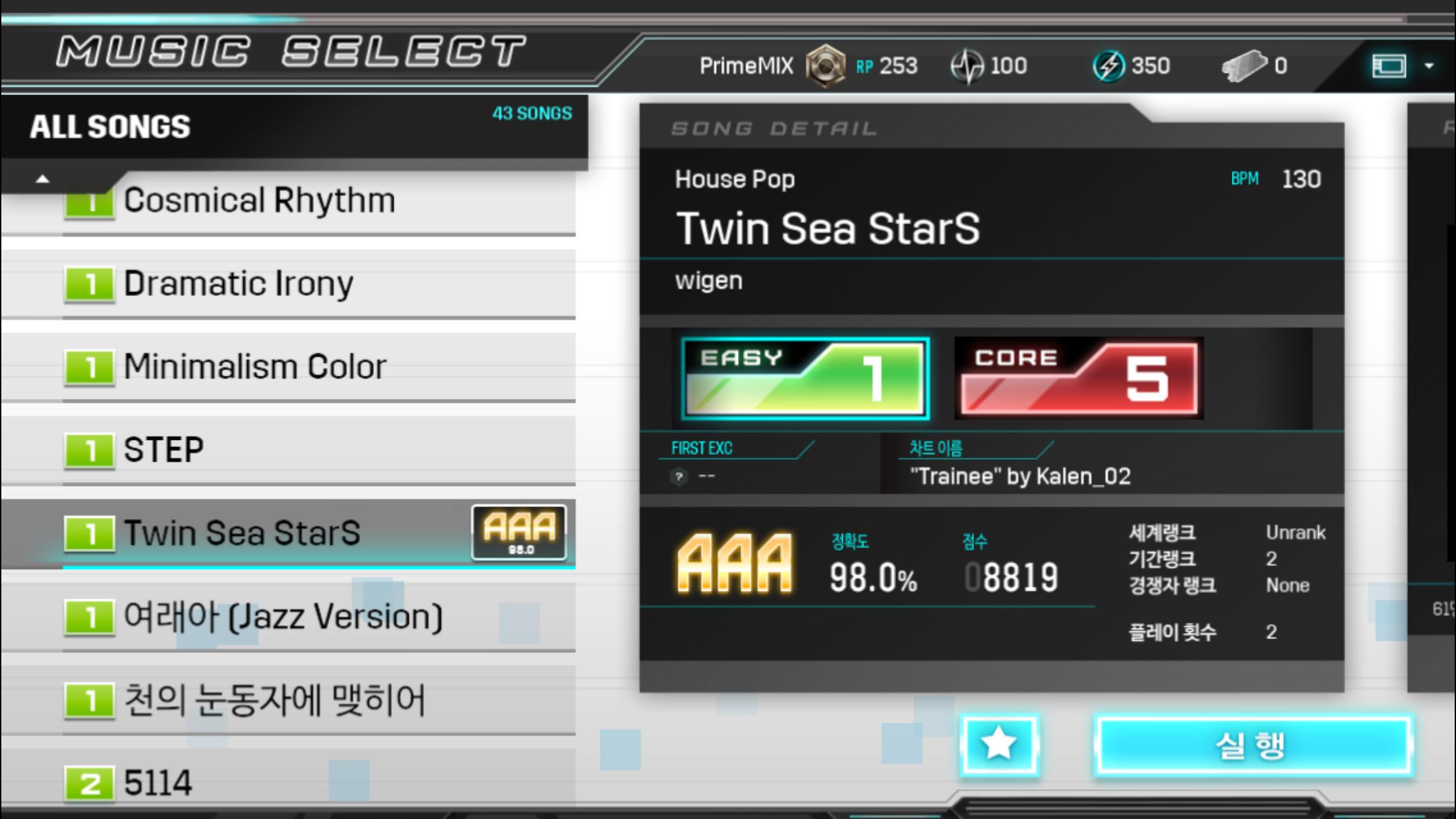Favorite the song with the star button
This screenshot has height=819, width=1456.
(999, 745)
